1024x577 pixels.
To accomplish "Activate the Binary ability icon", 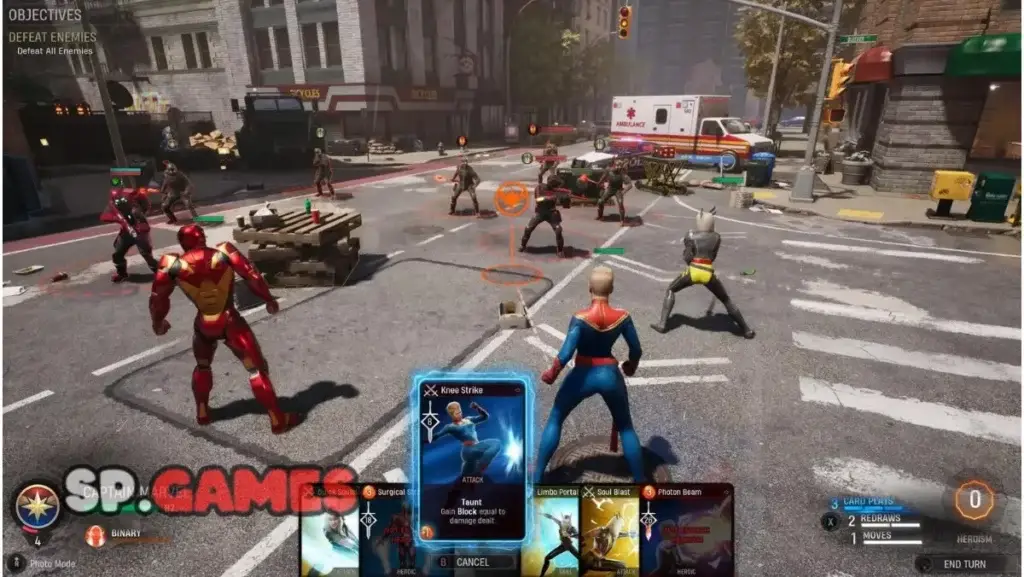I will (96, 536).
